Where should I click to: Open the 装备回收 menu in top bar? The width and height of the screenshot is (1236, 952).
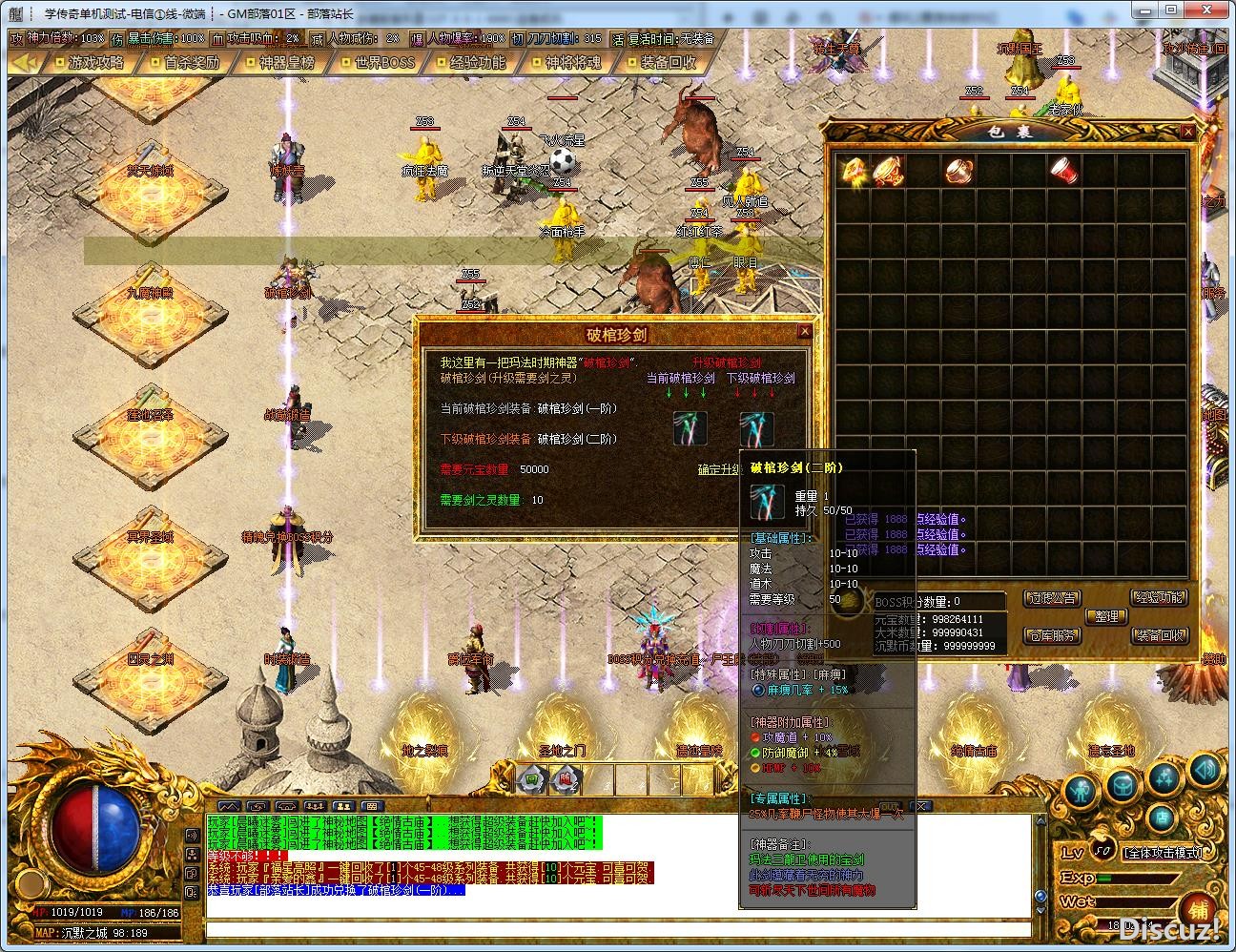click(x=669, y=63)
